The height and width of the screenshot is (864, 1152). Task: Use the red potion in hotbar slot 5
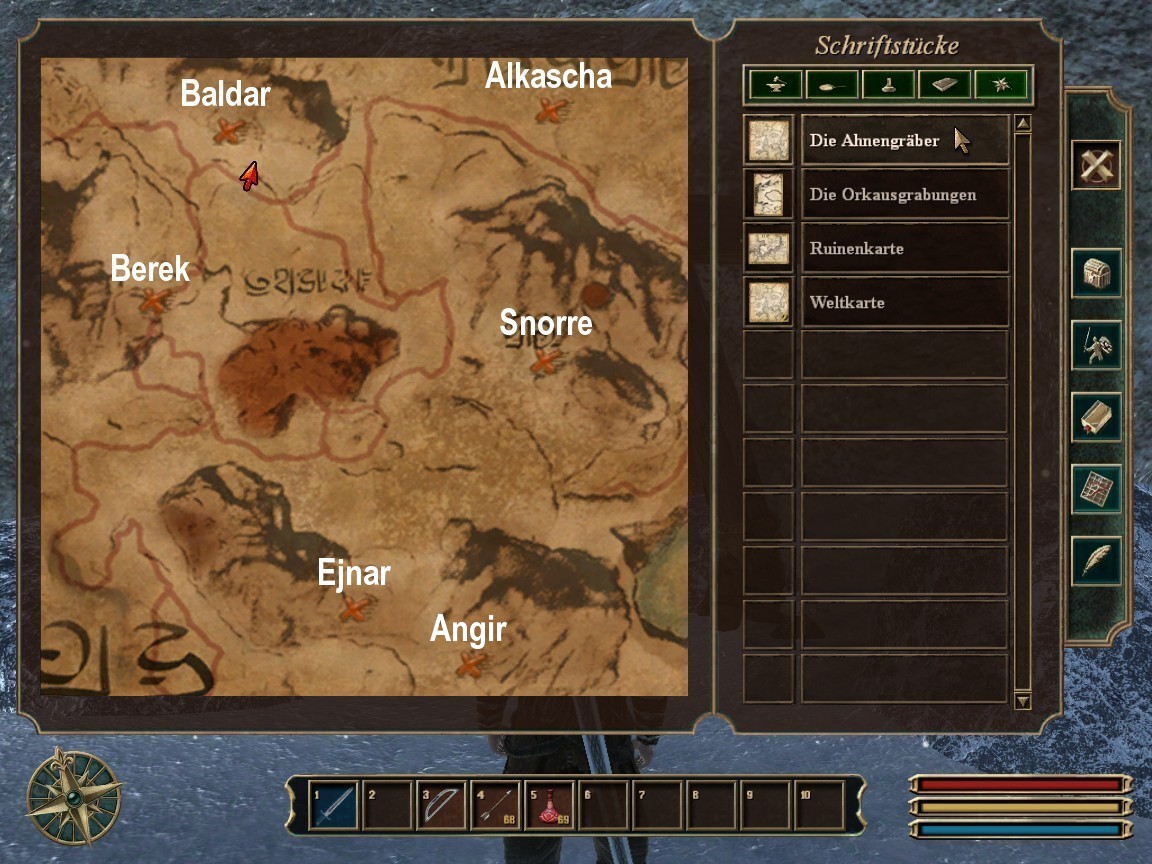coord(549,805)
